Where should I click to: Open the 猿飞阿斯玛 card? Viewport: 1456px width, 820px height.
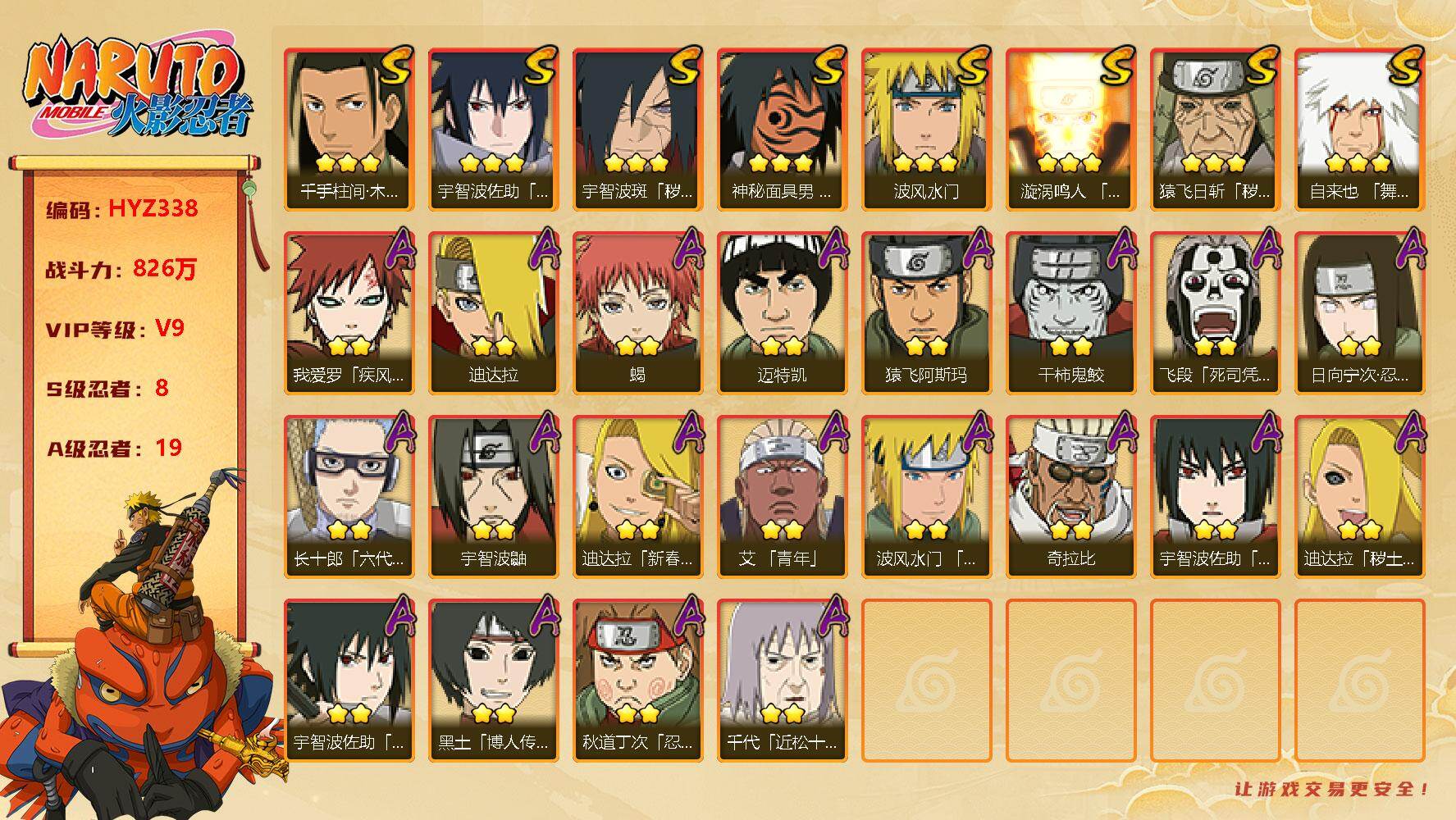[x=926, y=312]
